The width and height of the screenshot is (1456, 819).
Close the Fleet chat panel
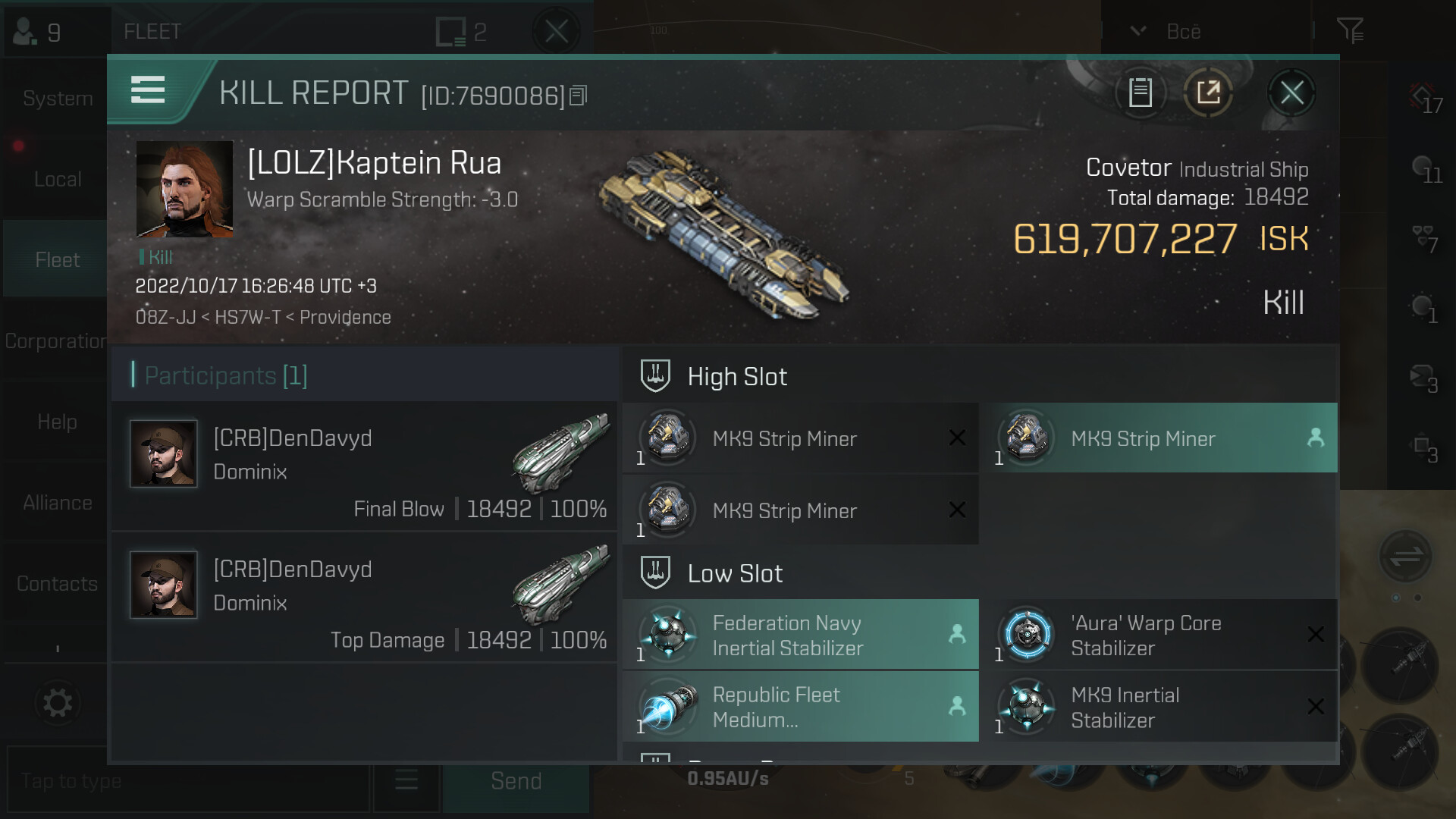click(x=556, y=32)
